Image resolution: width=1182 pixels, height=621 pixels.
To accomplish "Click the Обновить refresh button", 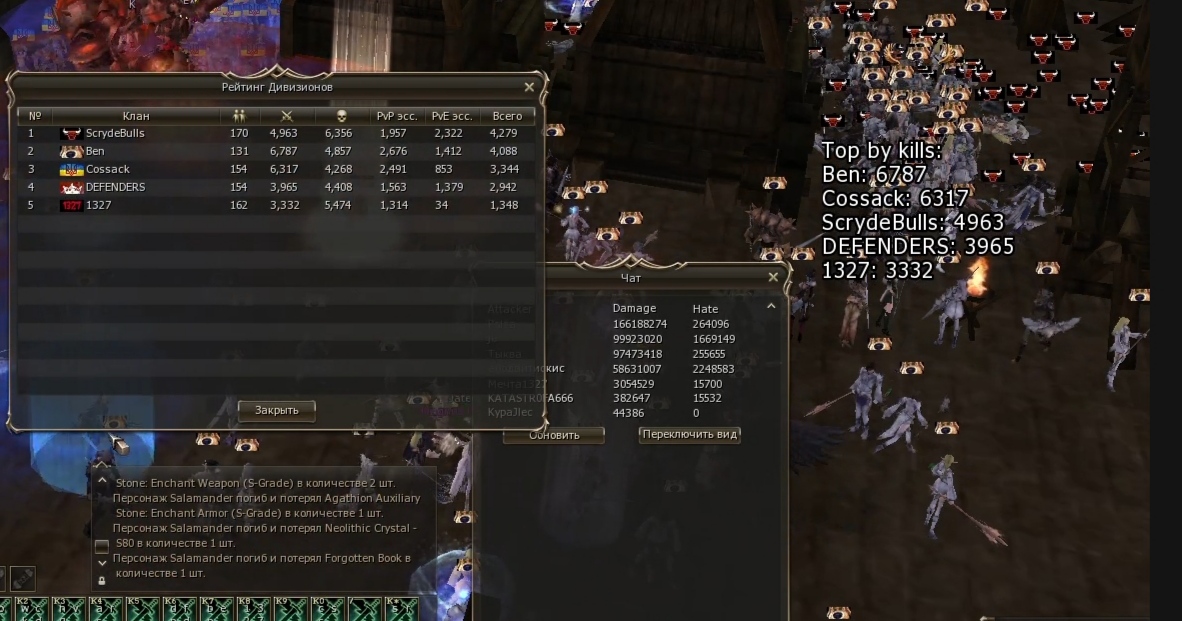I will 554,435.
